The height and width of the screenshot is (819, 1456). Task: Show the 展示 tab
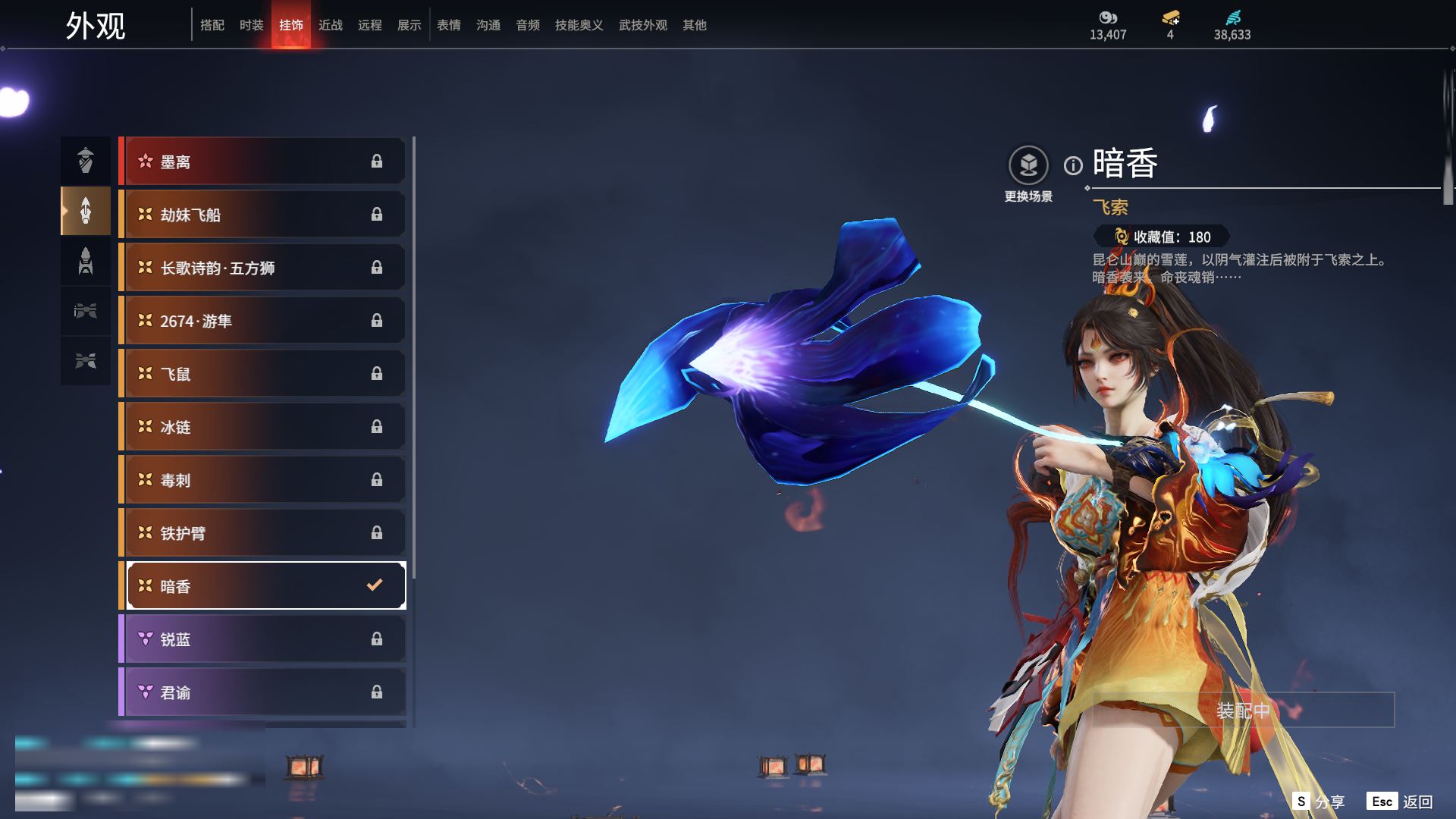coord(409,25)
